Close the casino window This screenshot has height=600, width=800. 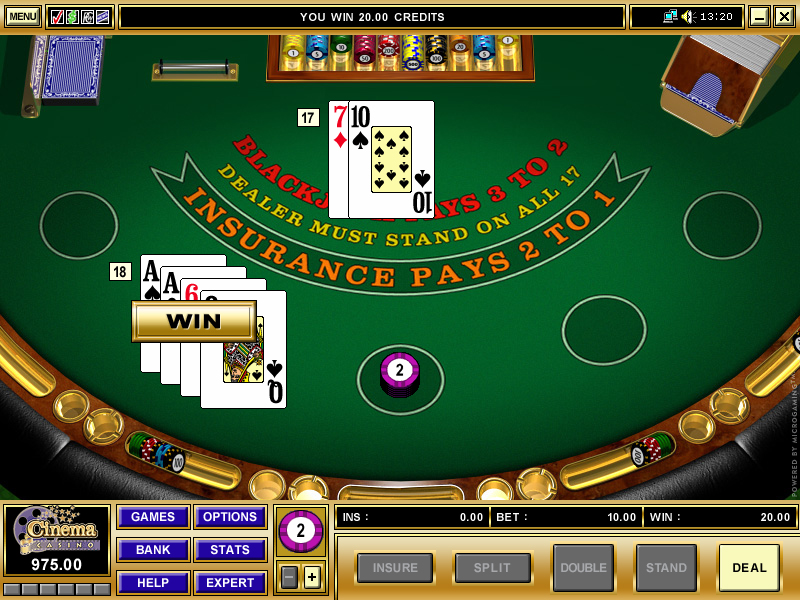tap(784, 16)
